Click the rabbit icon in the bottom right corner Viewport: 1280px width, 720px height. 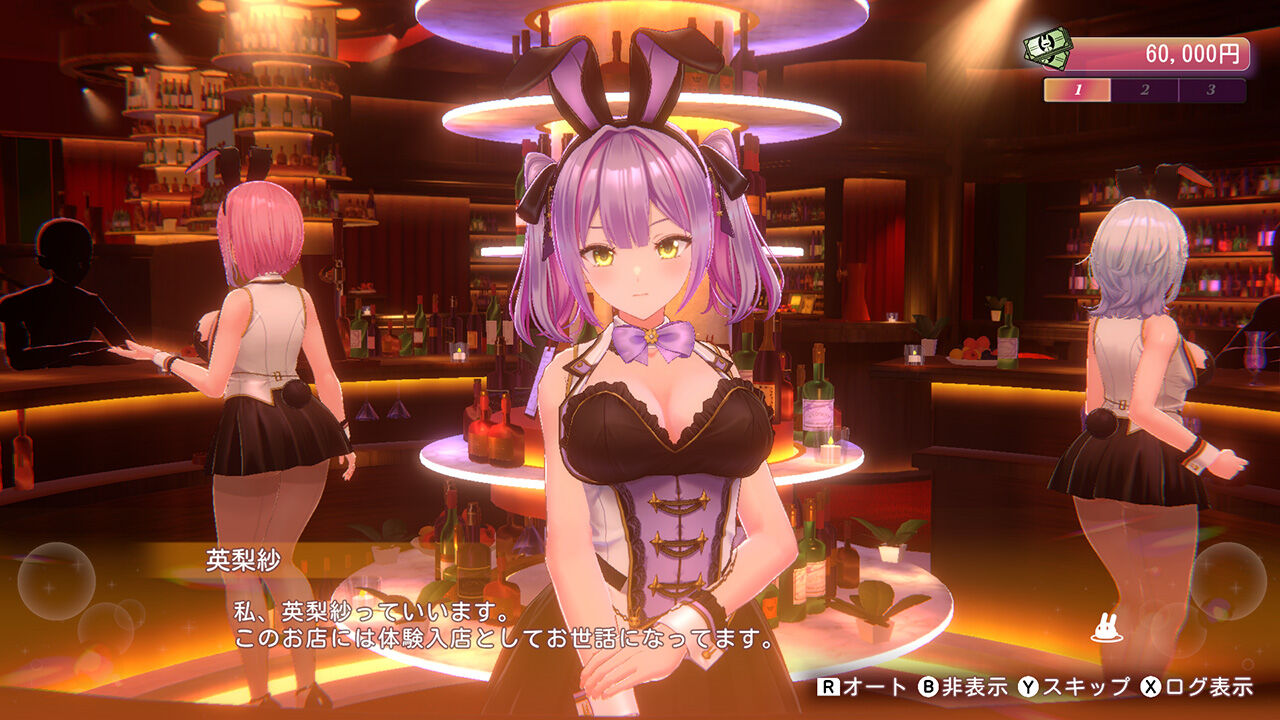1106,628
